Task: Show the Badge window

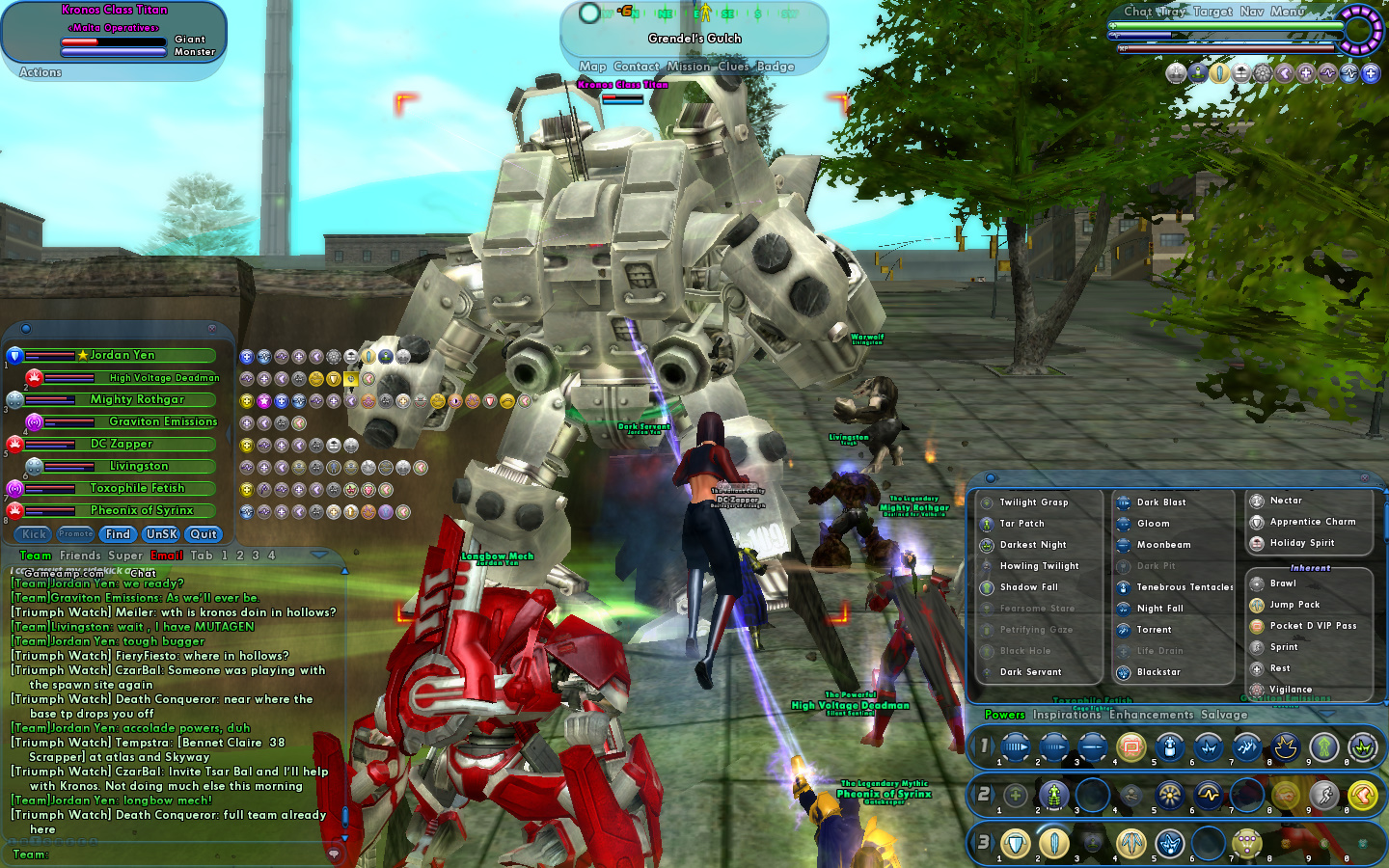Action: 776,67
